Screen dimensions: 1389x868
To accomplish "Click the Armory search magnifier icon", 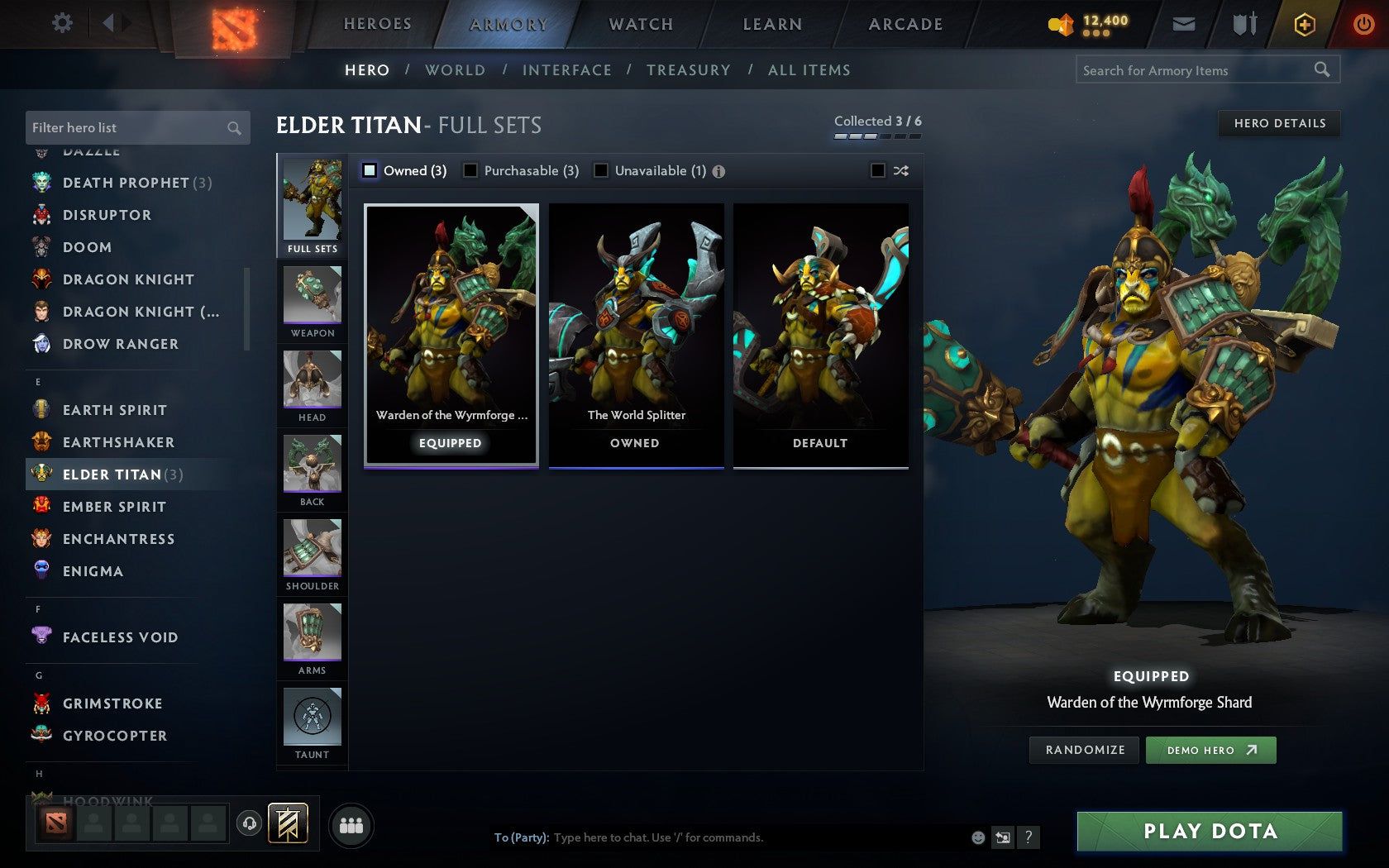I will click(x=1320, y=70).
